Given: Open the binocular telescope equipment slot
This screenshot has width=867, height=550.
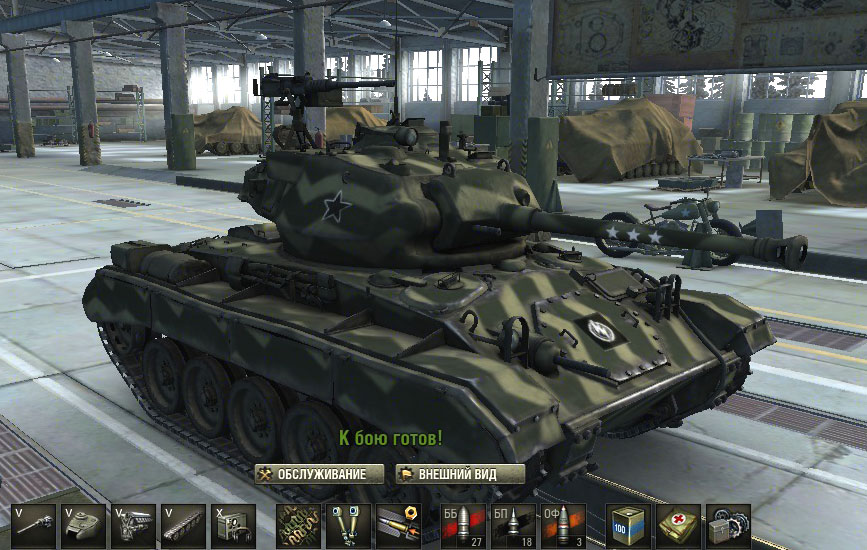Looking at the screenshot, I should point(348,525).
